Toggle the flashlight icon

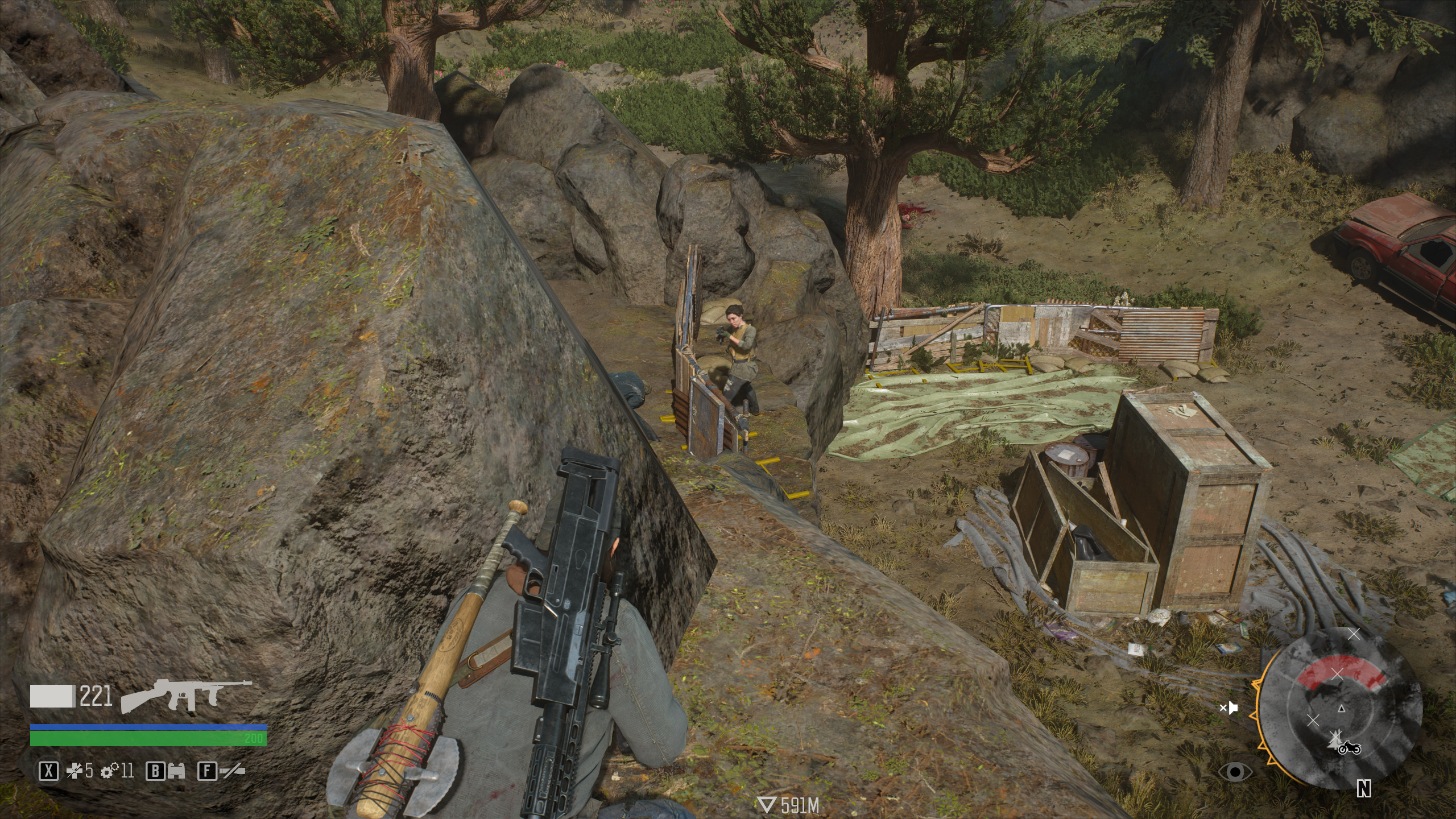click(x=233, y=772)
